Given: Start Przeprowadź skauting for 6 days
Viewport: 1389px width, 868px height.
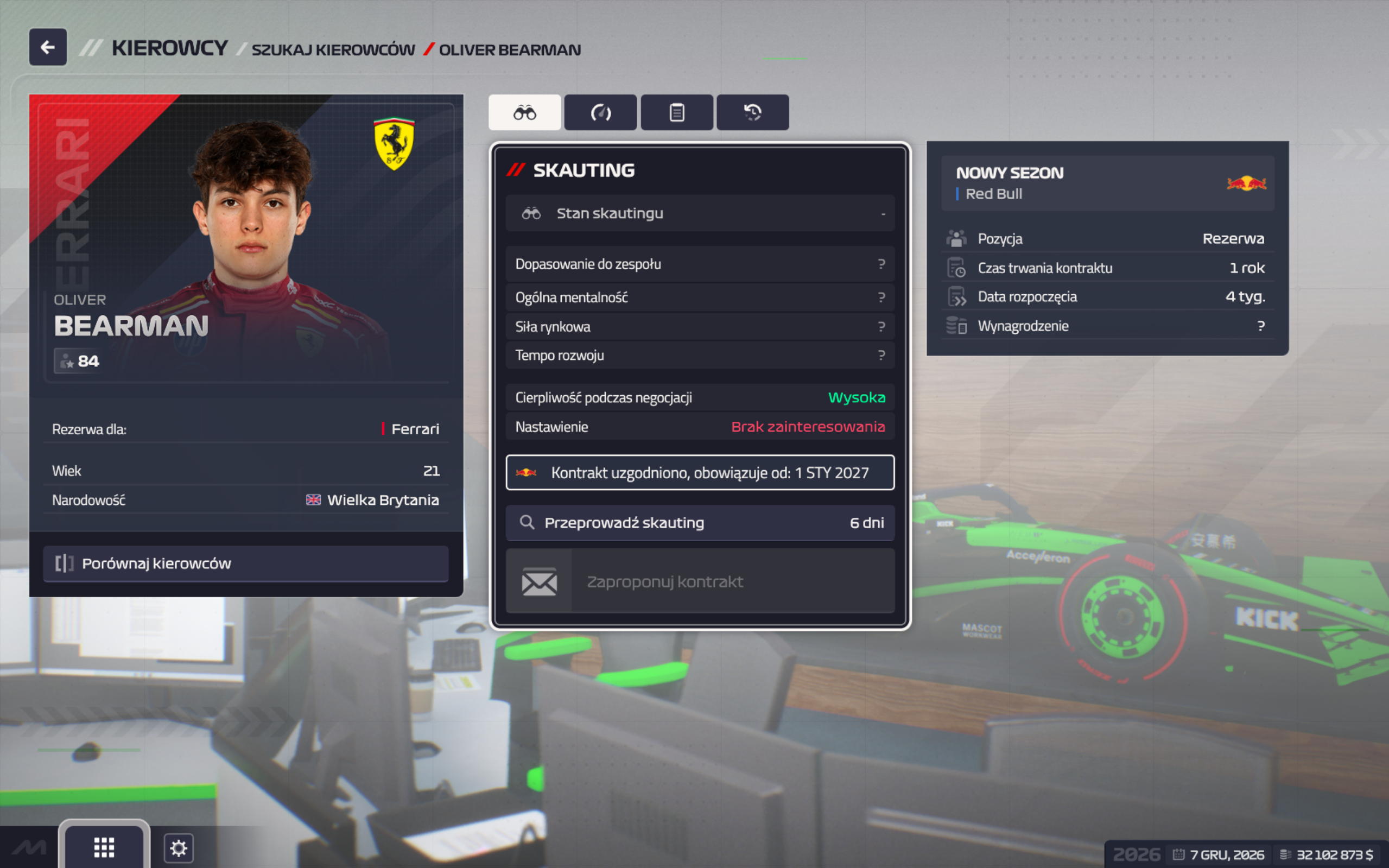Looking at the screenshot, I should click(x=700, y=522).
